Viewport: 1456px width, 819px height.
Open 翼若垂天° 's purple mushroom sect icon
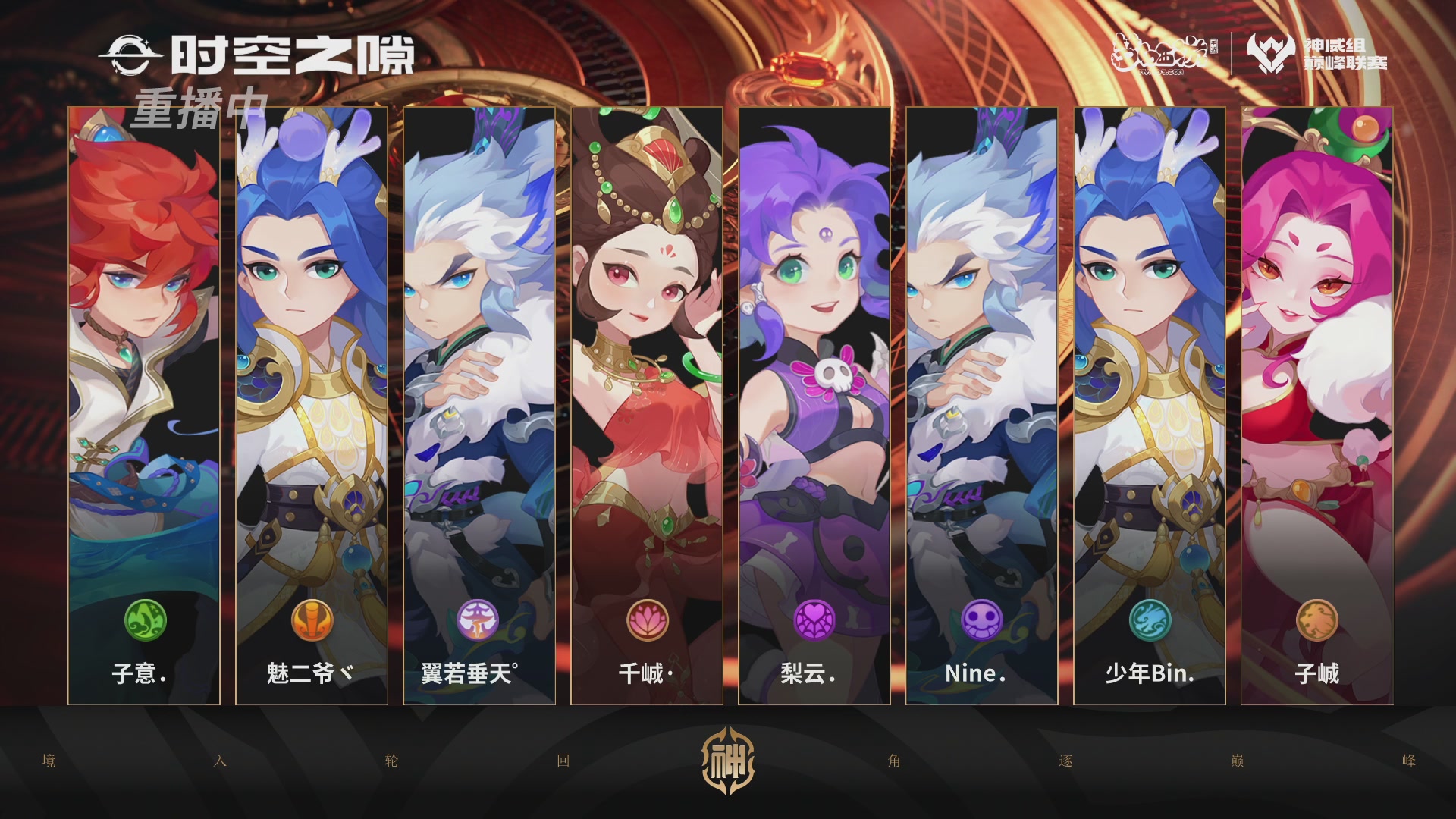479,622
